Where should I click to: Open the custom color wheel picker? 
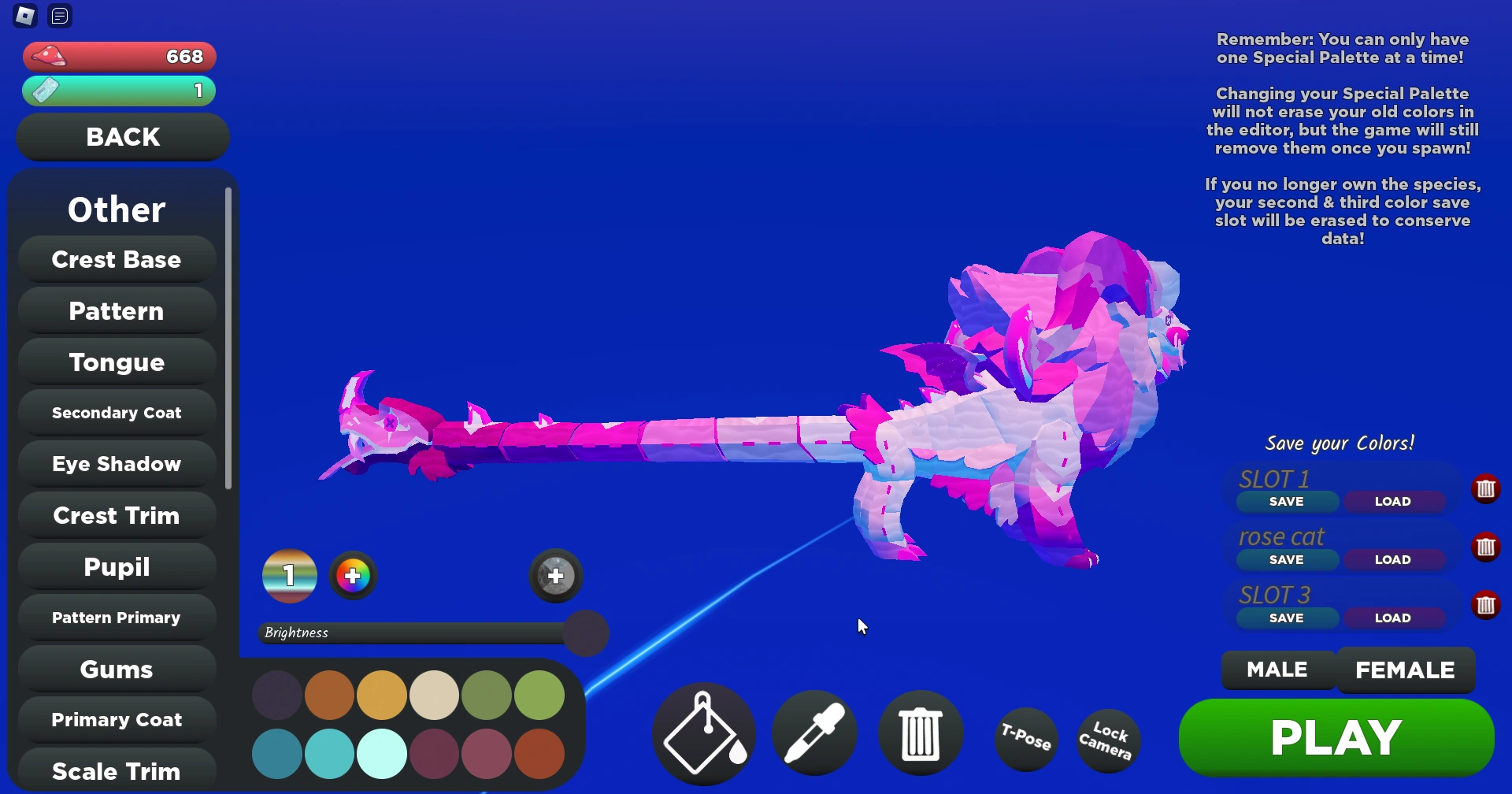353,576
